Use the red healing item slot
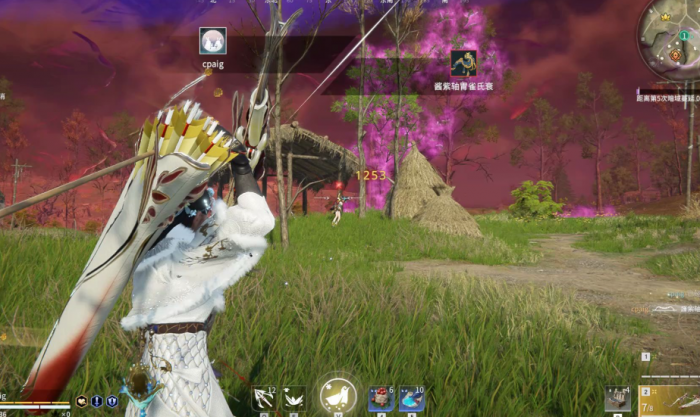The width and height of the screenshot is (700, 417). click(x=380, y=399)
